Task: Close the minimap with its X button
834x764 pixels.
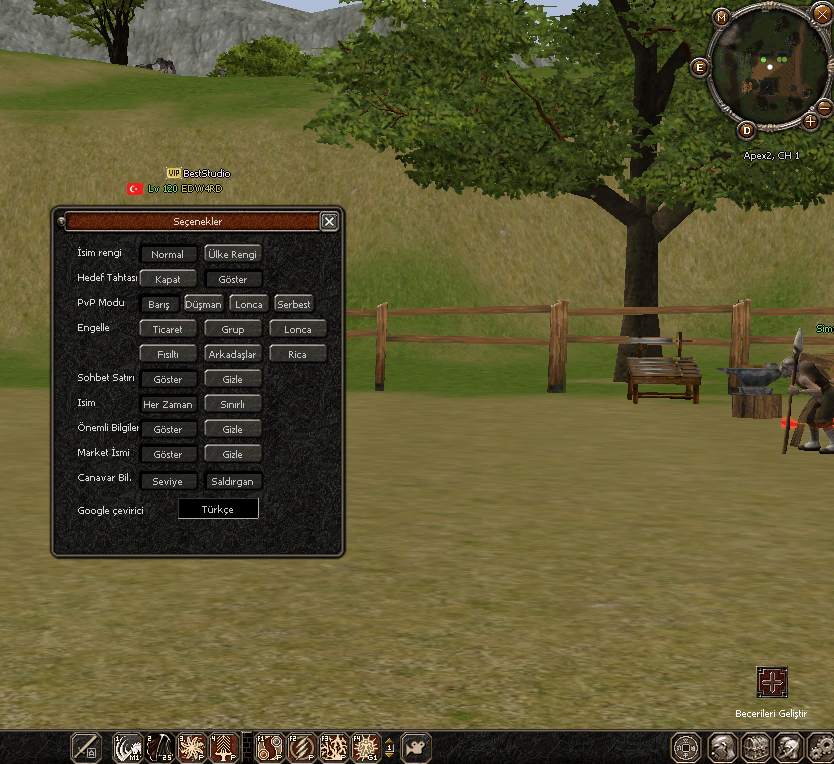Action: pyautogui.click(x=824, y=17)
